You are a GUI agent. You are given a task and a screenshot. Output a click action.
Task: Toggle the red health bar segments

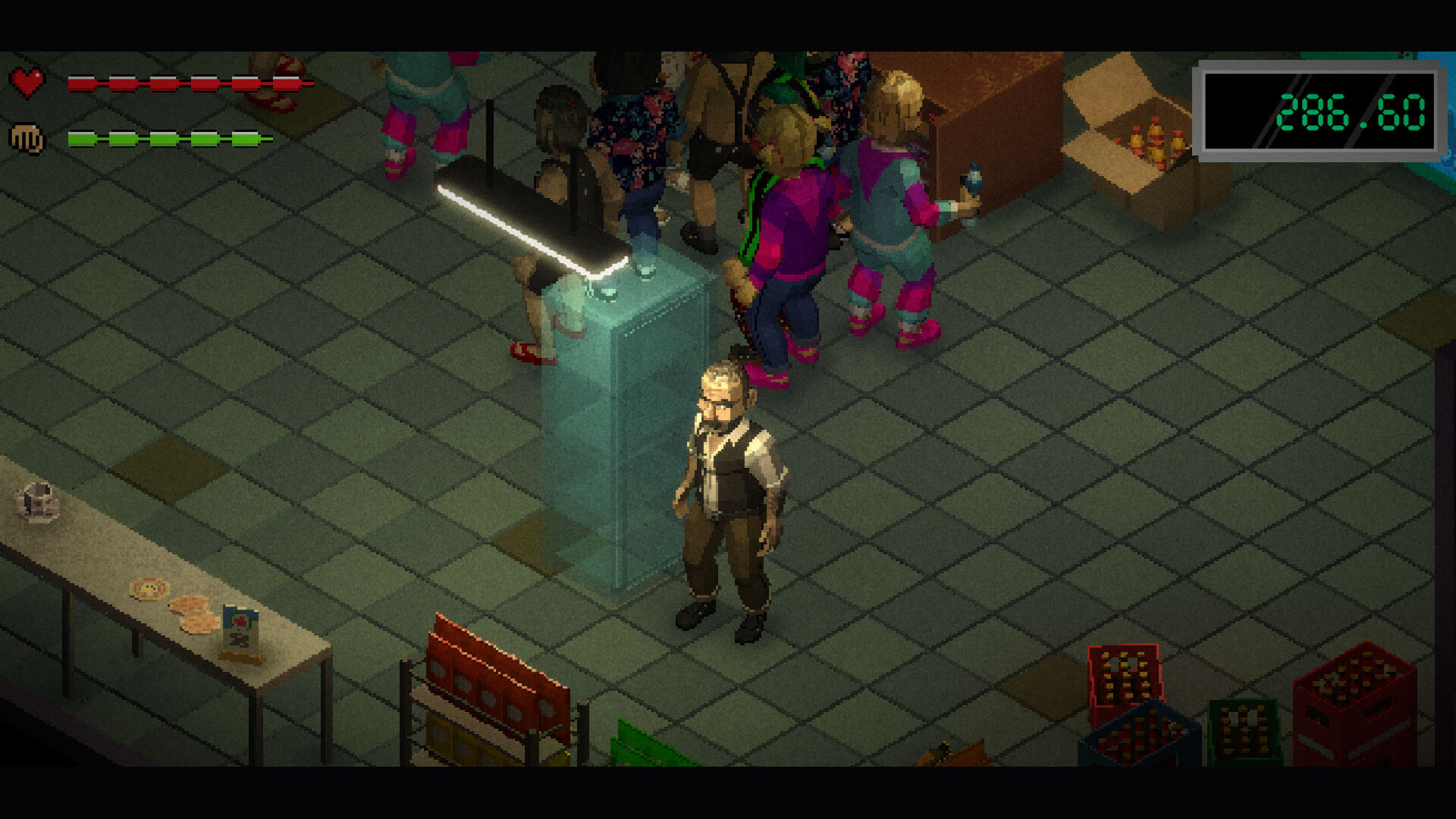190,83
